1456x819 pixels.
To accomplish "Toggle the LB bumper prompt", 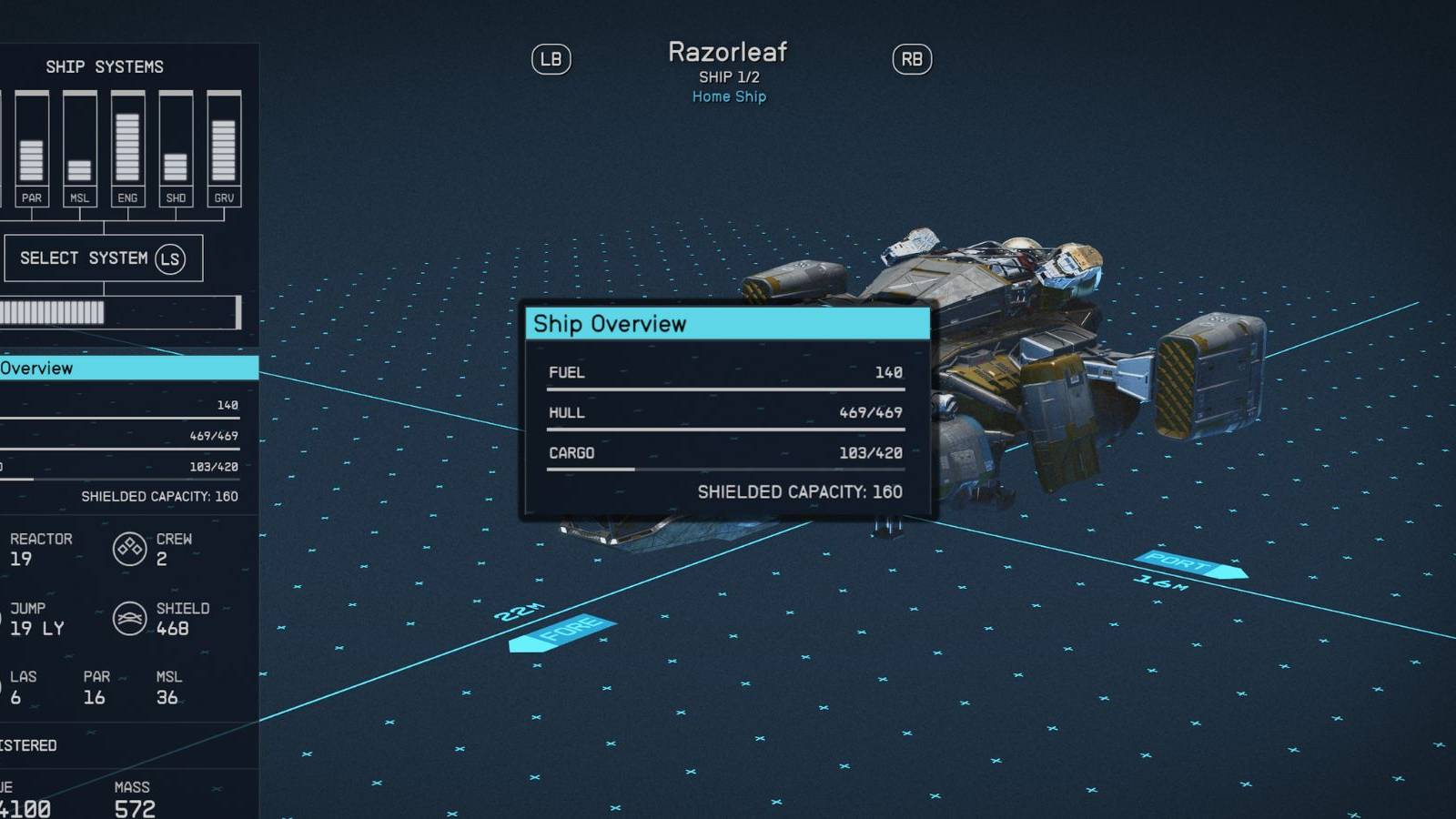I will click(x=551, y=59).
